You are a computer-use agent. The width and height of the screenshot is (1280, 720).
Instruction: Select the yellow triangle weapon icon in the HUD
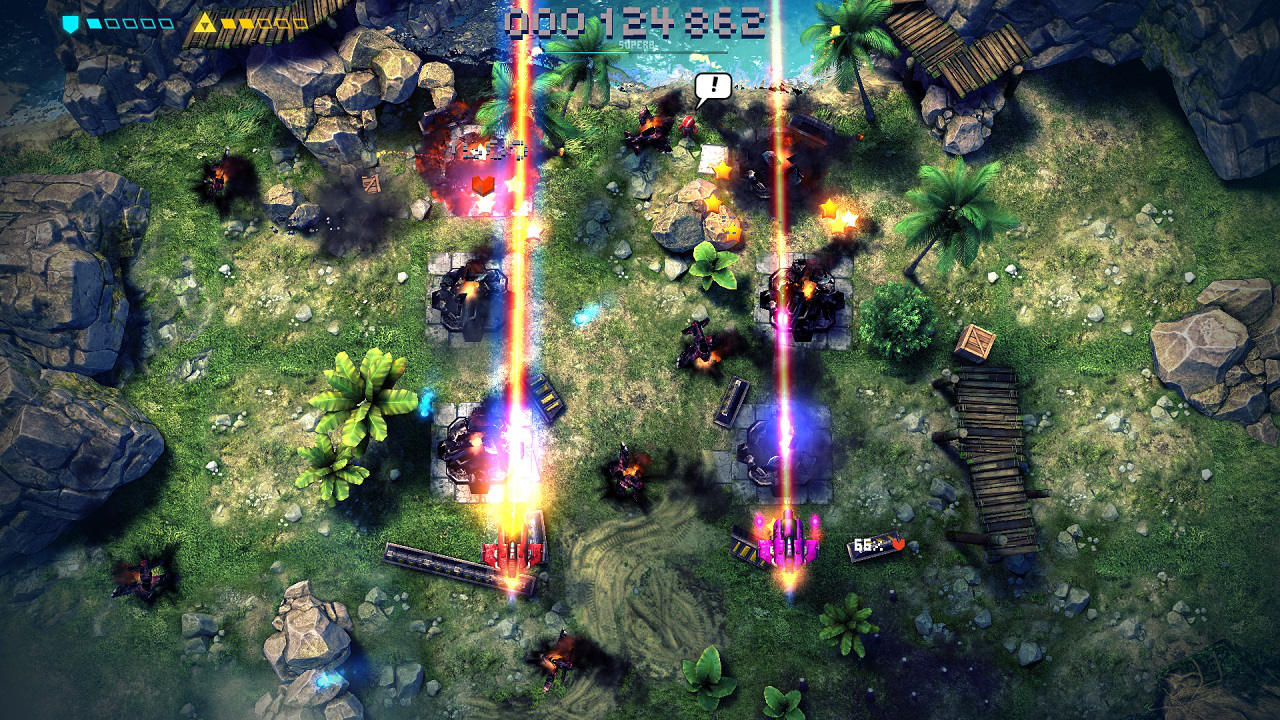204,23
